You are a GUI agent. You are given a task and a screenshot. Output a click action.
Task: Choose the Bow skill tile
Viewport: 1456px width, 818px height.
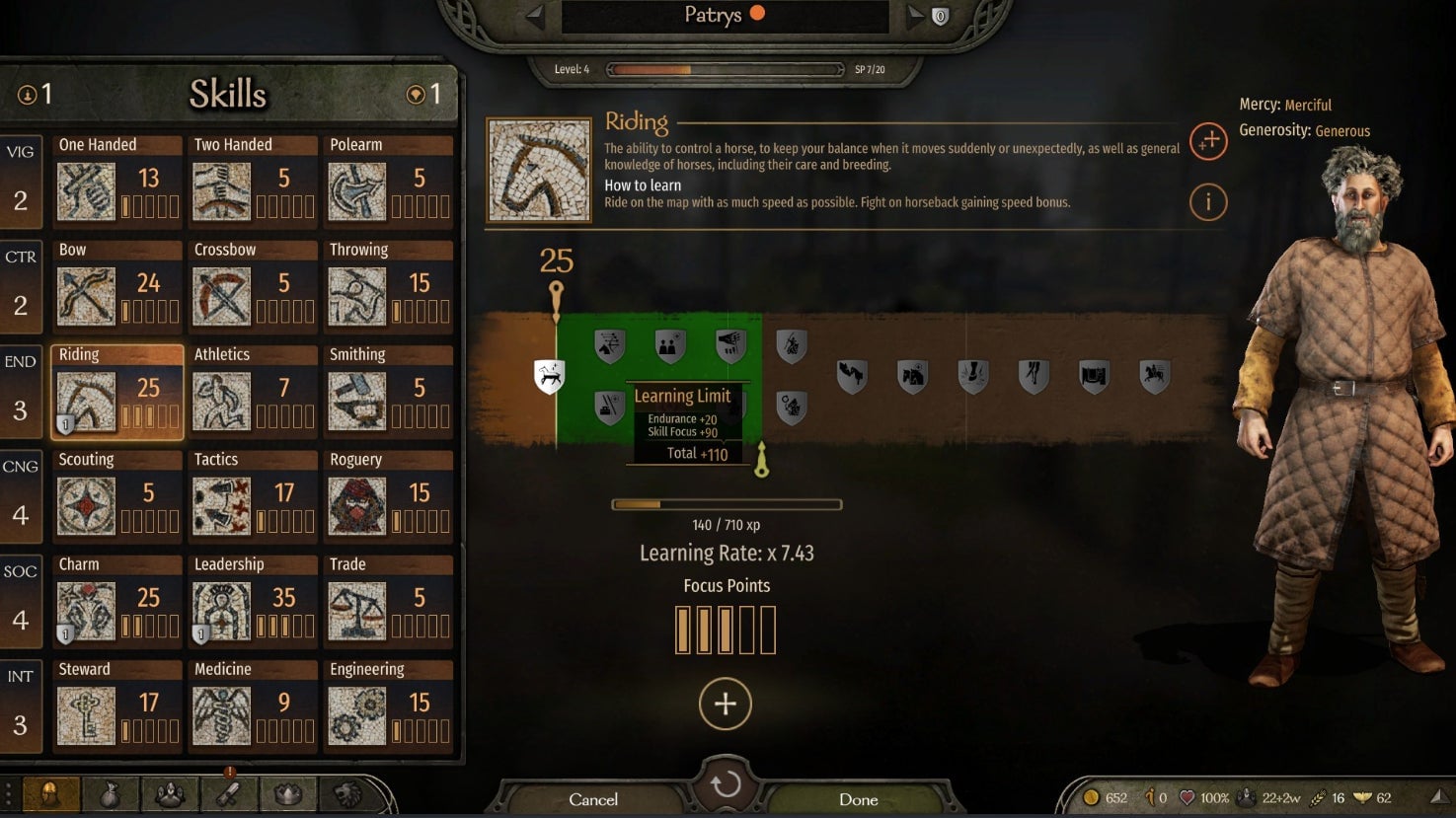click(x=118, y=284)
